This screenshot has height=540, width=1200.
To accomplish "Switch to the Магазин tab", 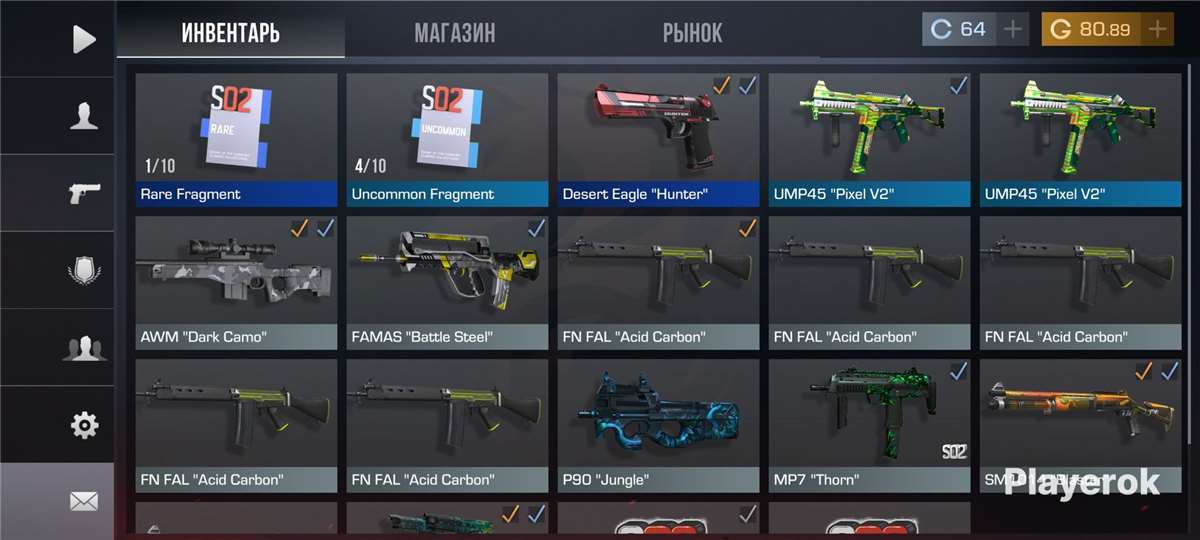I will [x=454, y=33].
